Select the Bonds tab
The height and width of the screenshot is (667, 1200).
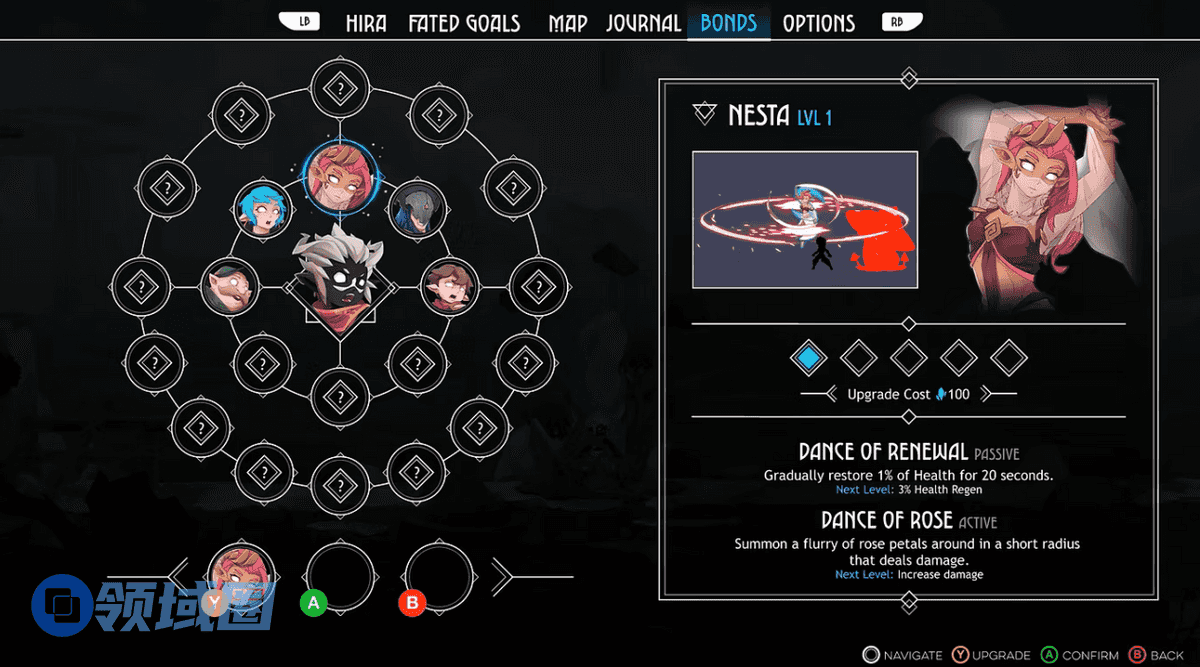tap(729, 23)
